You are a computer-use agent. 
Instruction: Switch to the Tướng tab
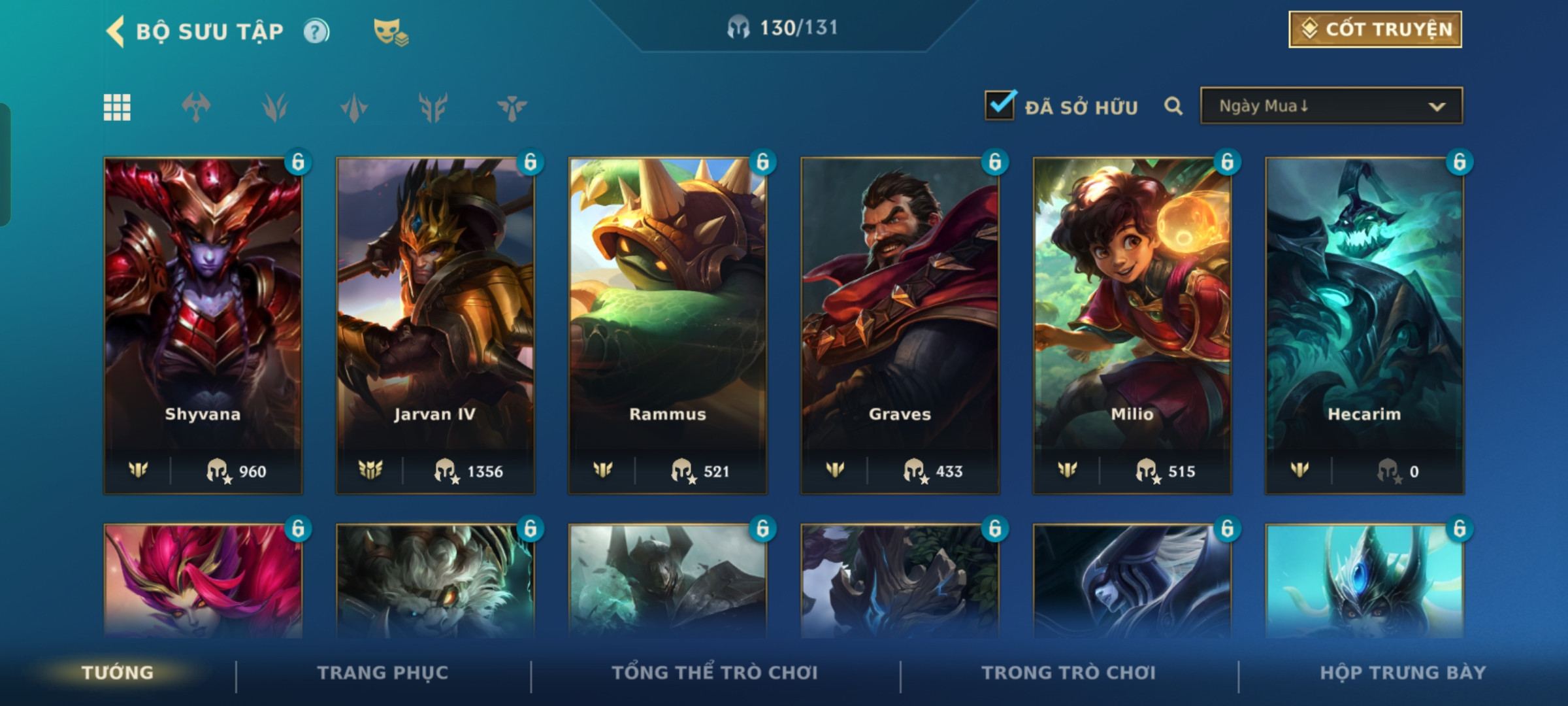coord(118,673)
